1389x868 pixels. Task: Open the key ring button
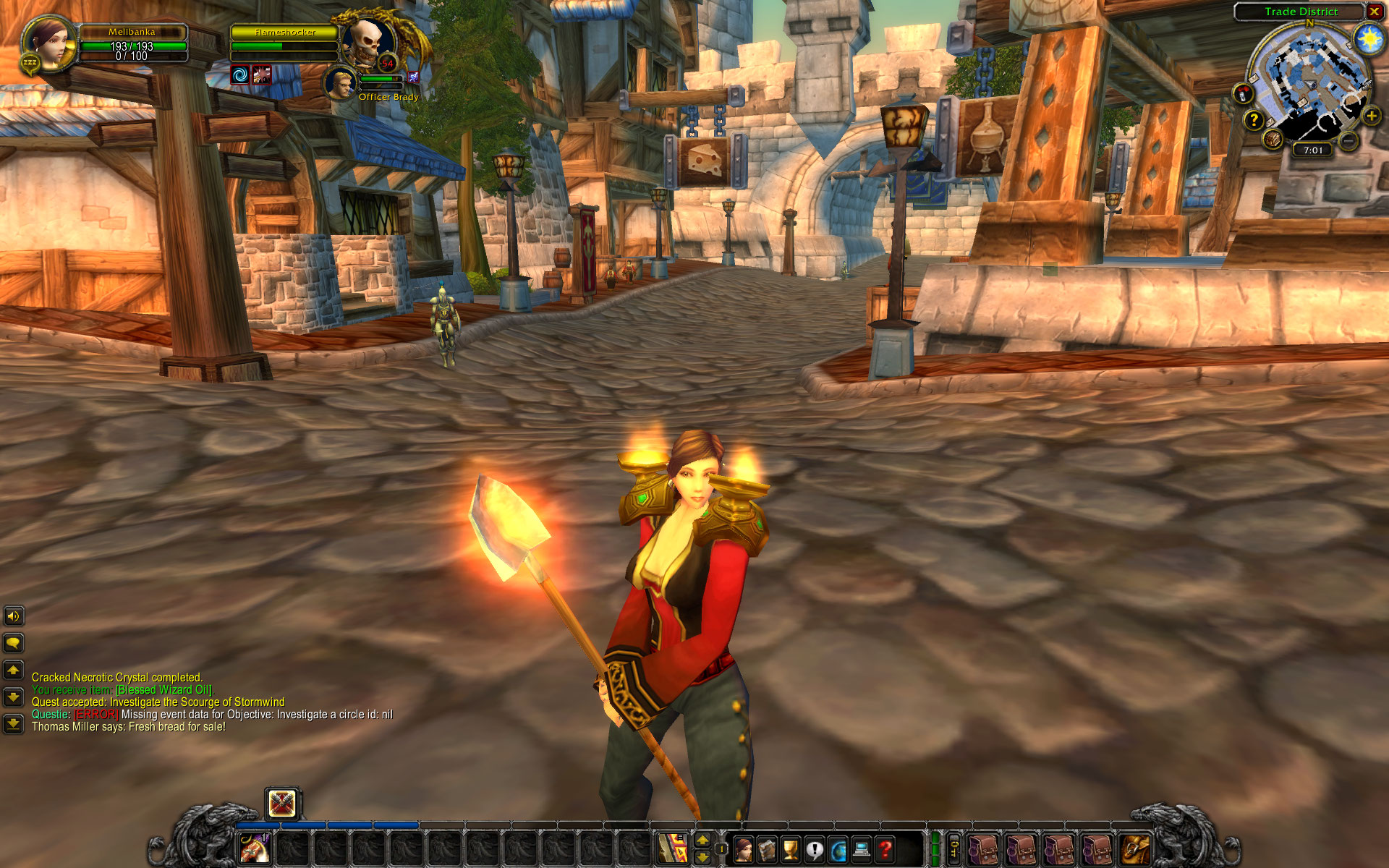(x=955, y=848)
